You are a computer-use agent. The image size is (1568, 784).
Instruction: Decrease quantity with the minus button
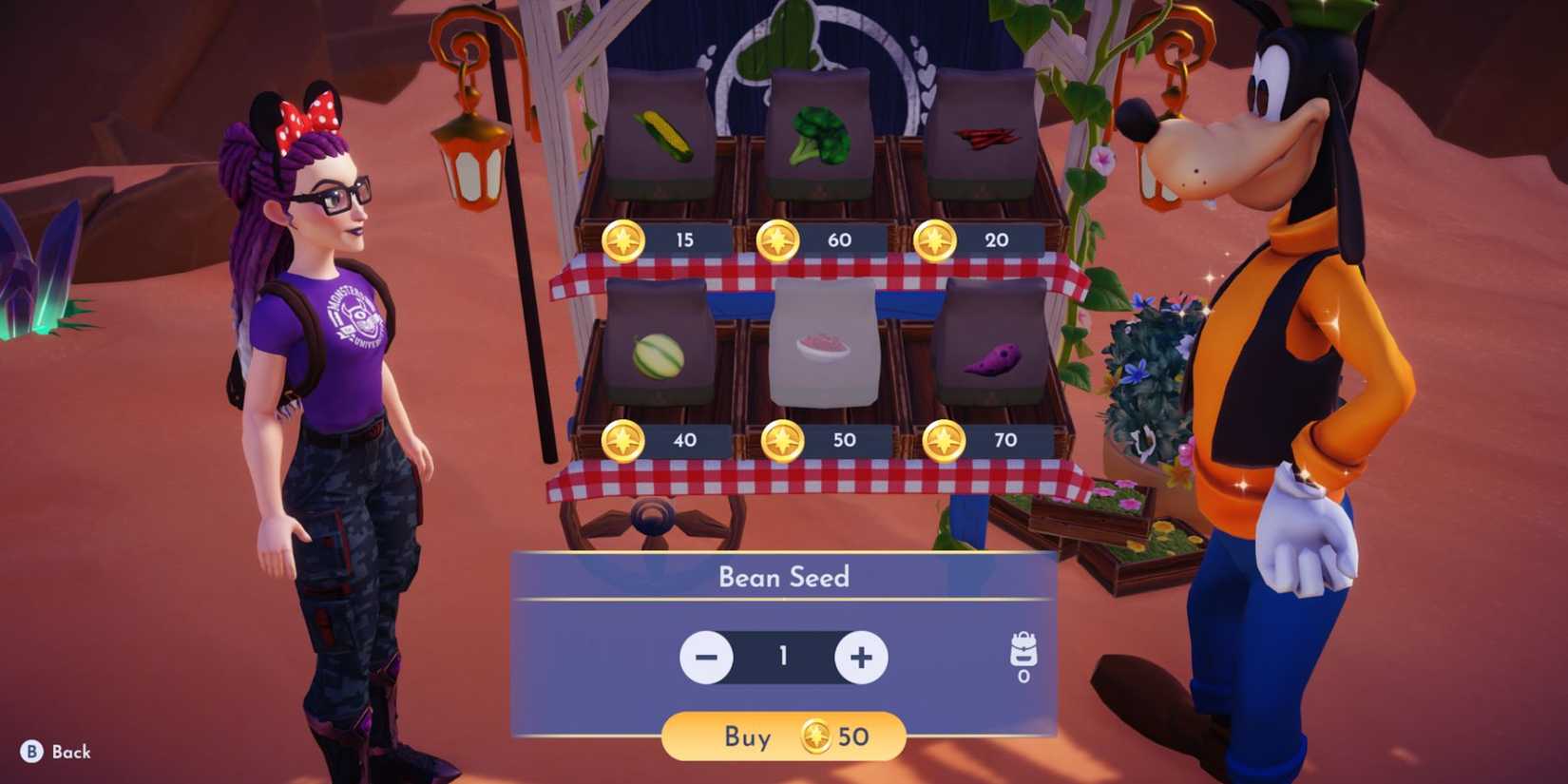click(707, 656)
